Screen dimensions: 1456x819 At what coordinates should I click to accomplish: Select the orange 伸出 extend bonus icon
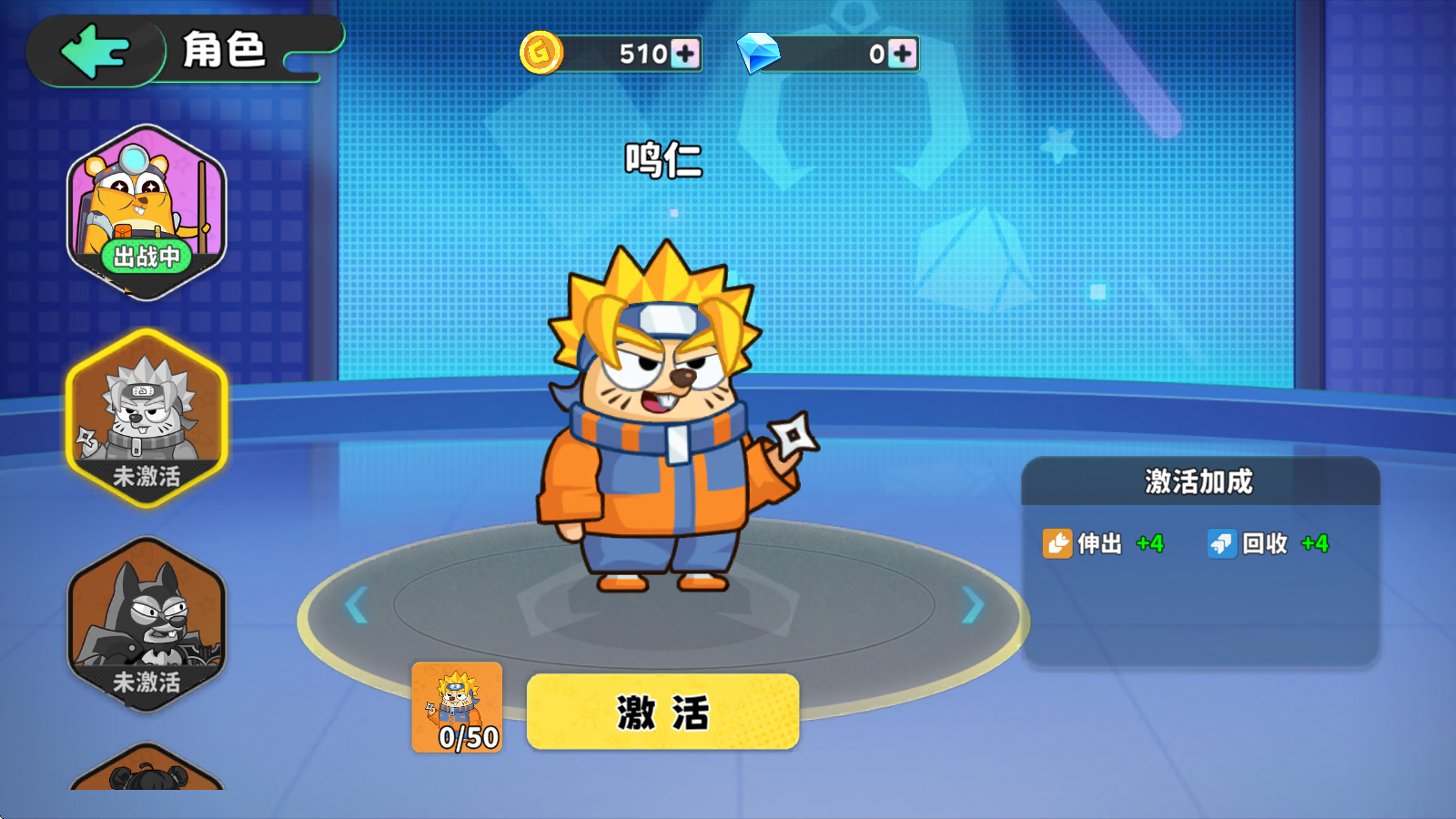(x=1058, y=545)
